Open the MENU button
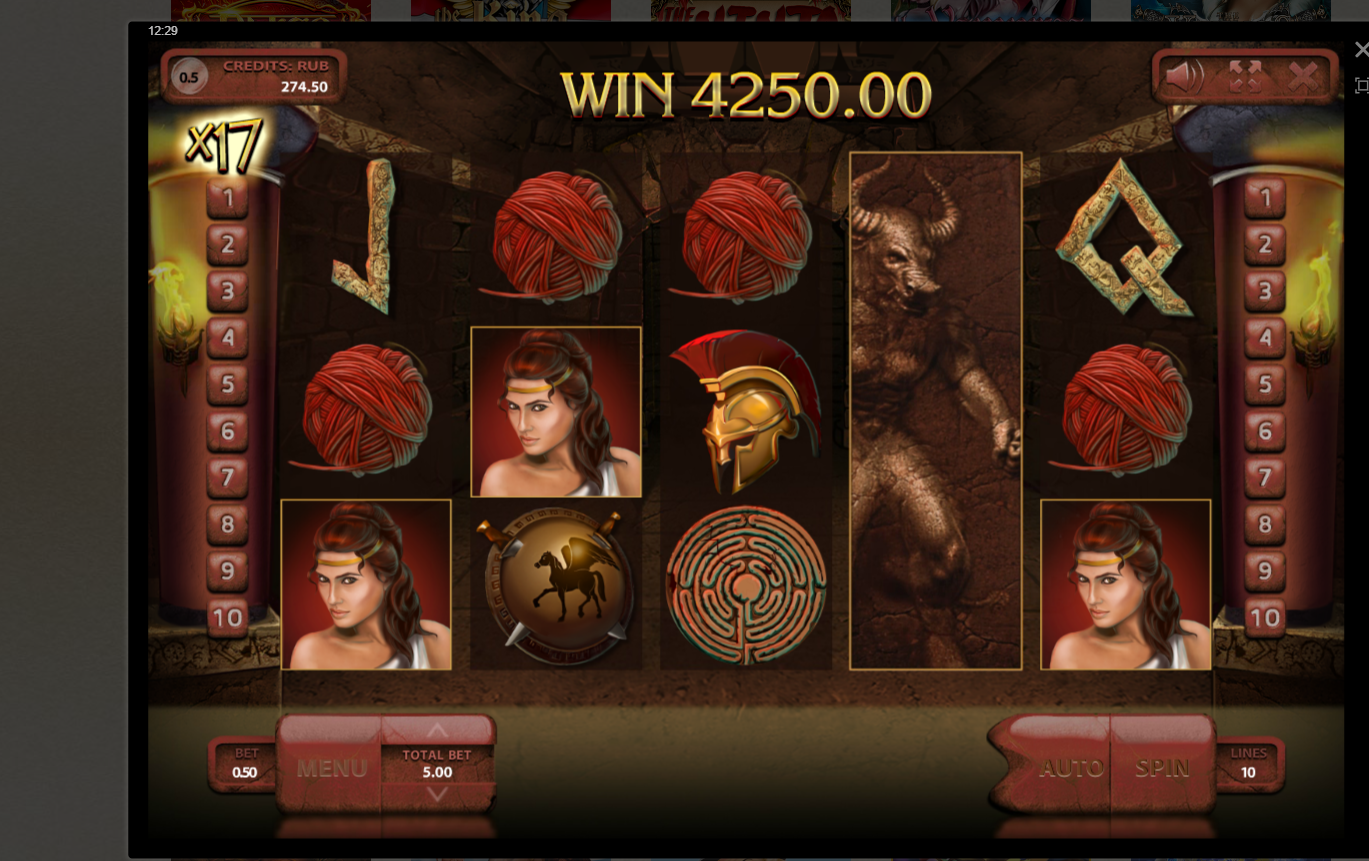Screen dimensions: 1369x861 pos(331,768)
